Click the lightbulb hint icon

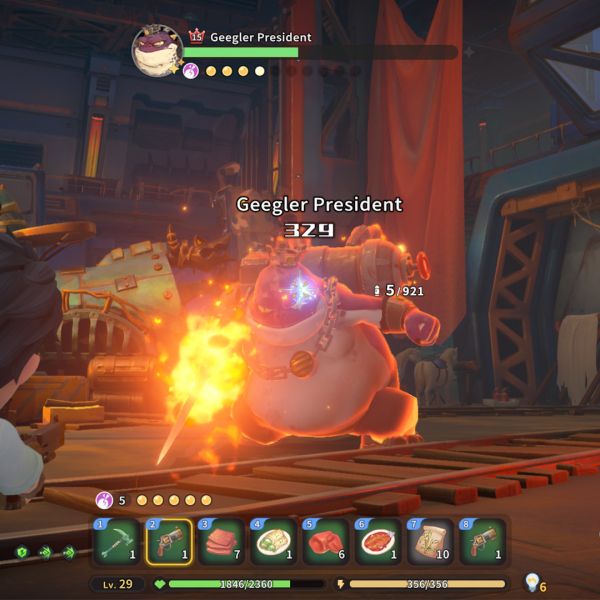coord(532,582)
